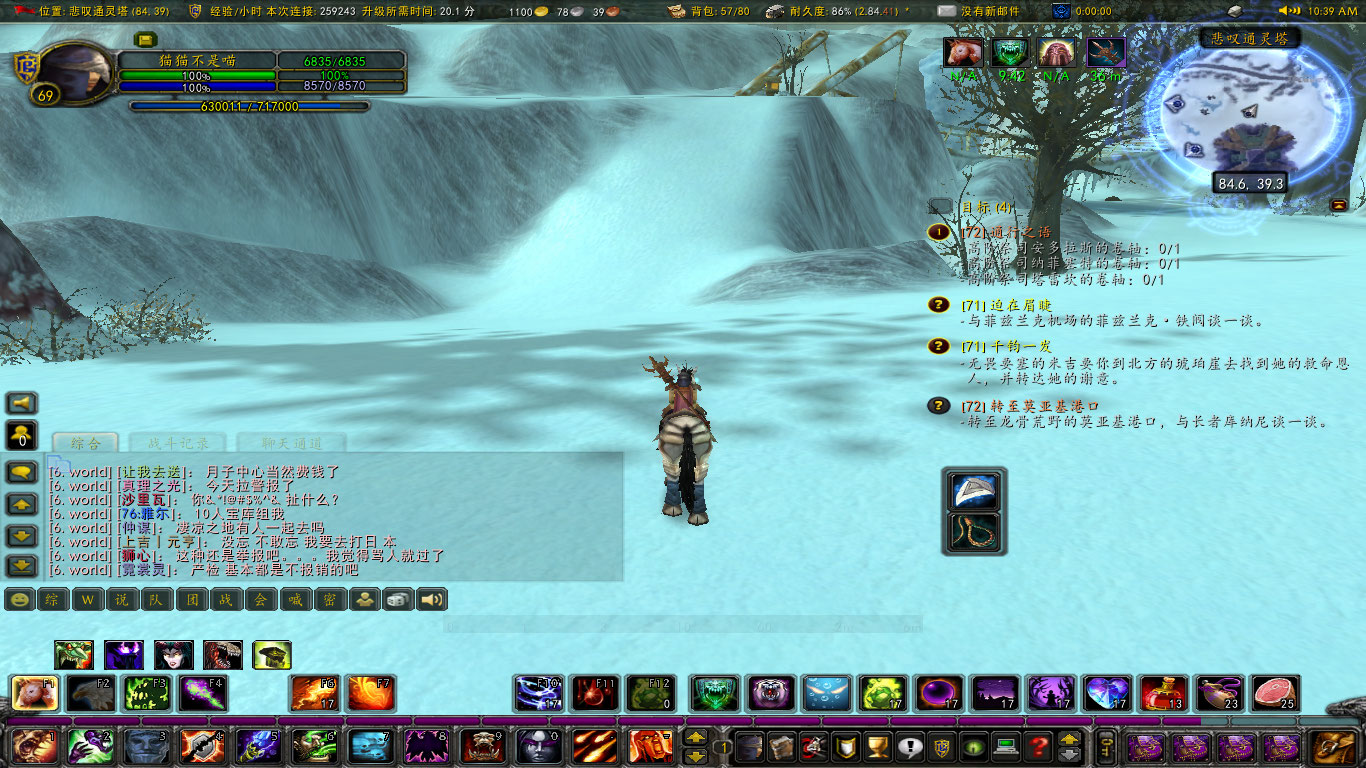Switch to the 战斗记录 chat tab
Screen dimensions: 1366x768
tap(177, 441)
